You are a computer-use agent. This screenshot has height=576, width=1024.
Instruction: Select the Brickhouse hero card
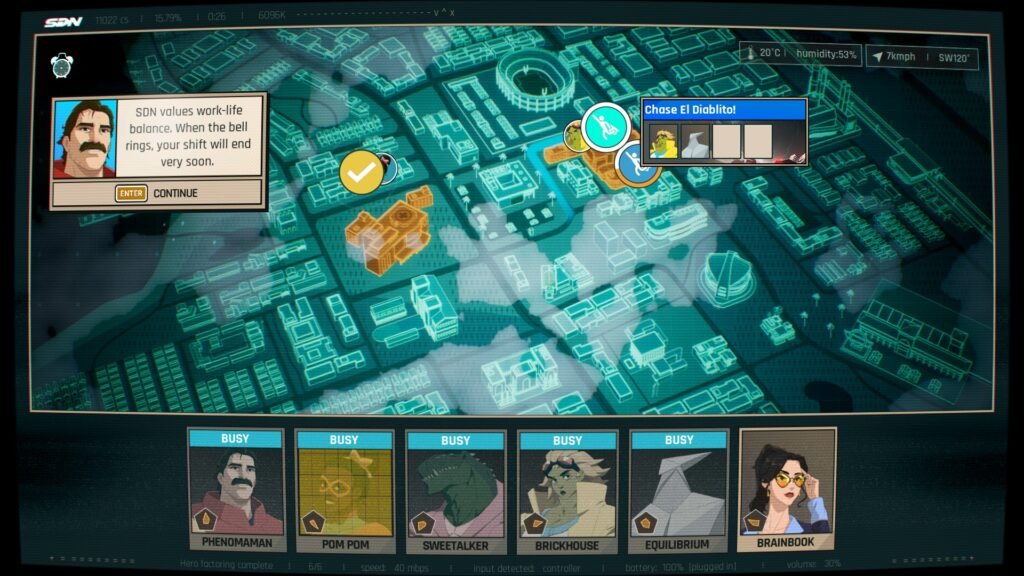[567, 491]
